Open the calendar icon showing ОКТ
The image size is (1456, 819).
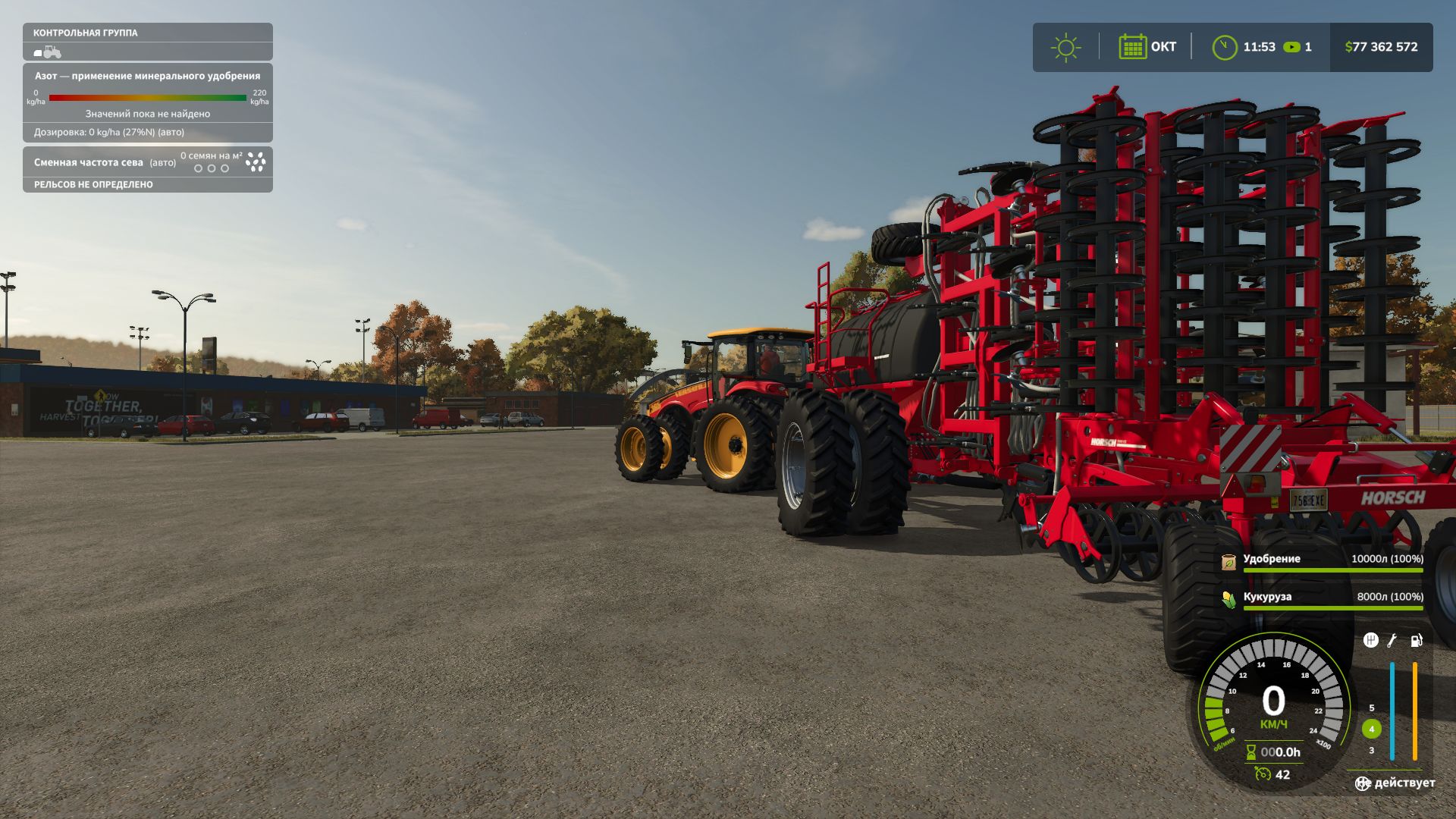click(x=1132, y=47)
